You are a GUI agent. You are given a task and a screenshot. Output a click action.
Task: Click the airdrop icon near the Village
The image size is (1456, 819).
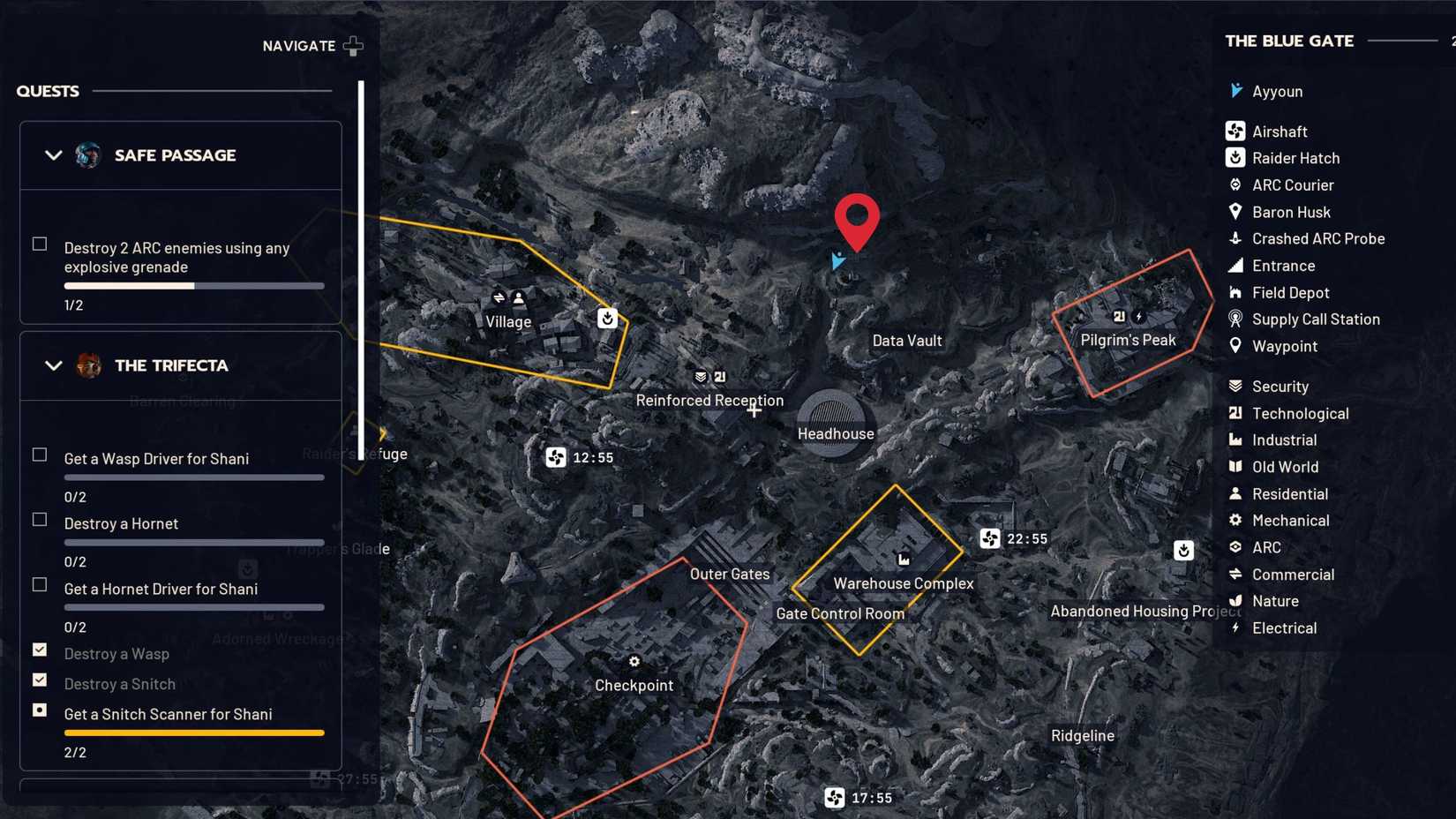tap(607, 319)
